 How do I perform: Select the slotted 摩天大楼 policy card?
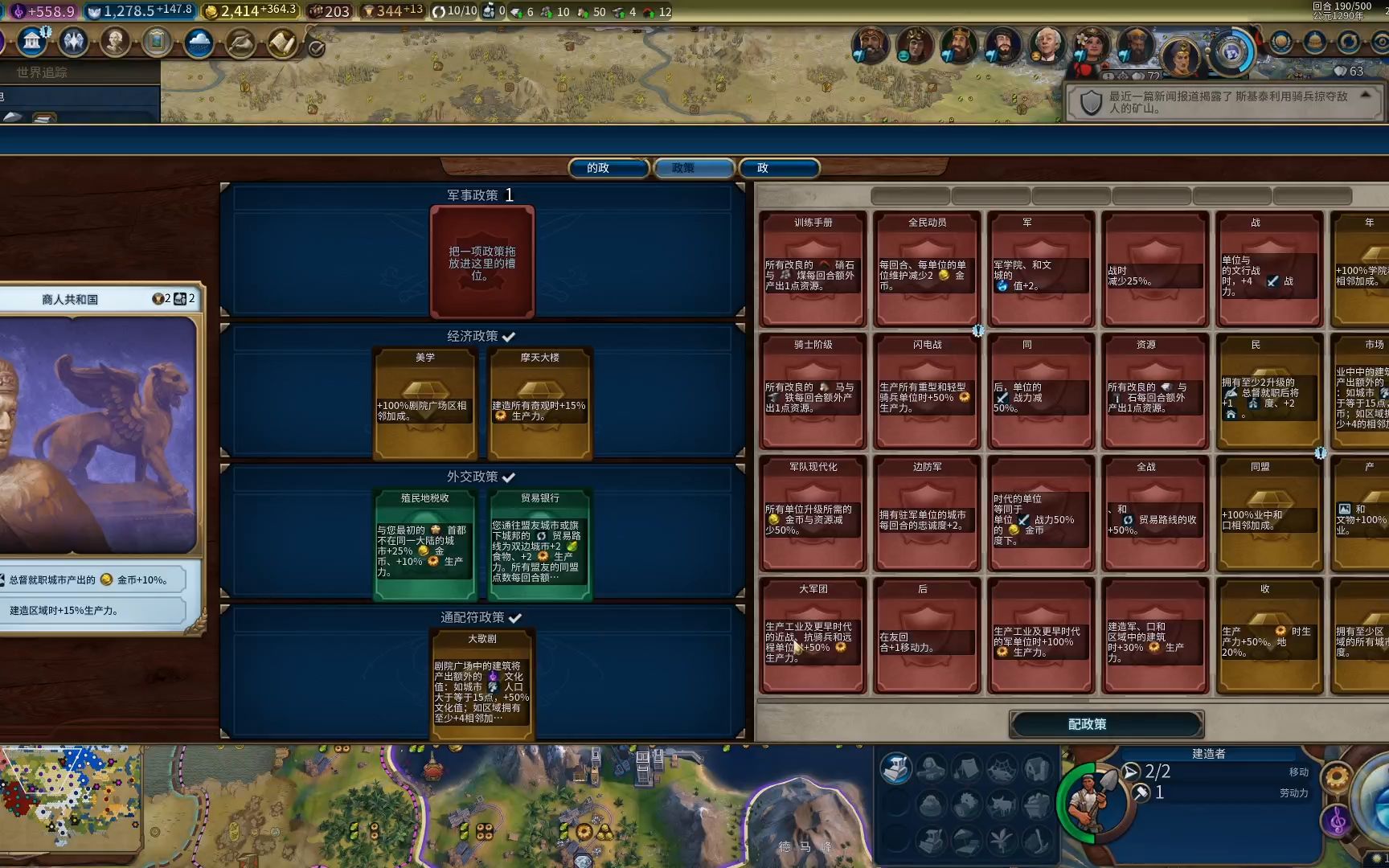[x=539, y=403]
